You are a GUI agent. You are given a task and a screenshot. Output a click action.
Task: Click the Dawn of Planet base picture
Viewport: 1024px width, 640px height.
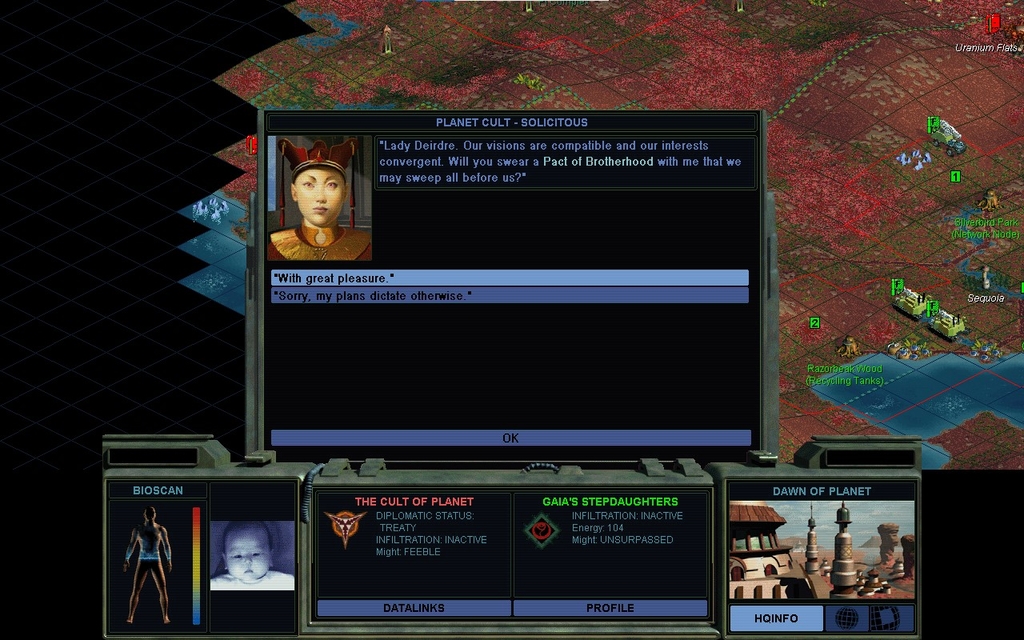coord(820,549)
